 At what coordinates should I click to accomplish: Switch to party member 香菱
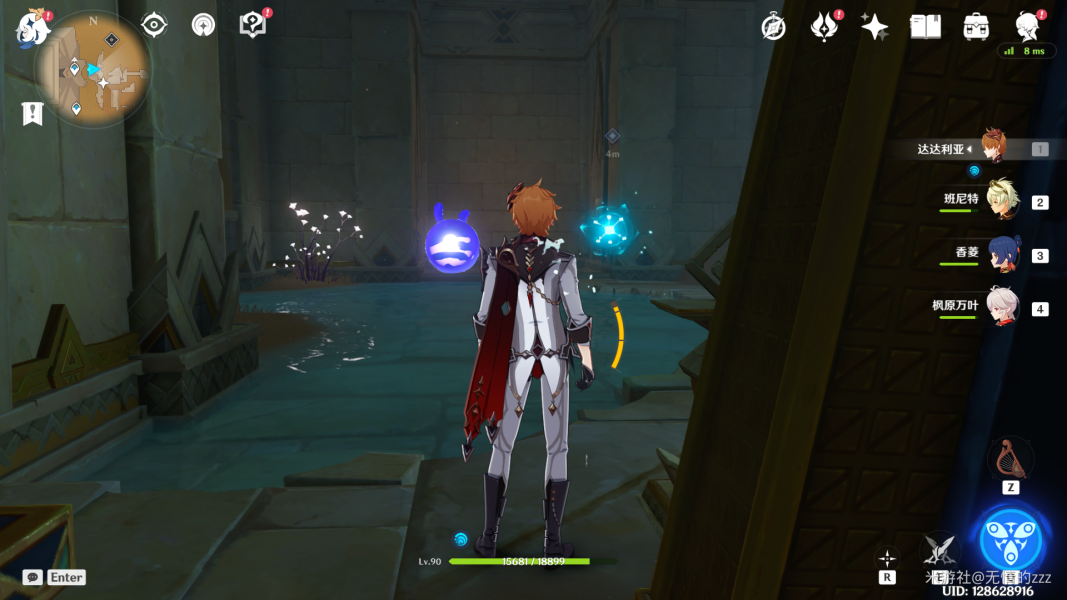[1002, 254]
